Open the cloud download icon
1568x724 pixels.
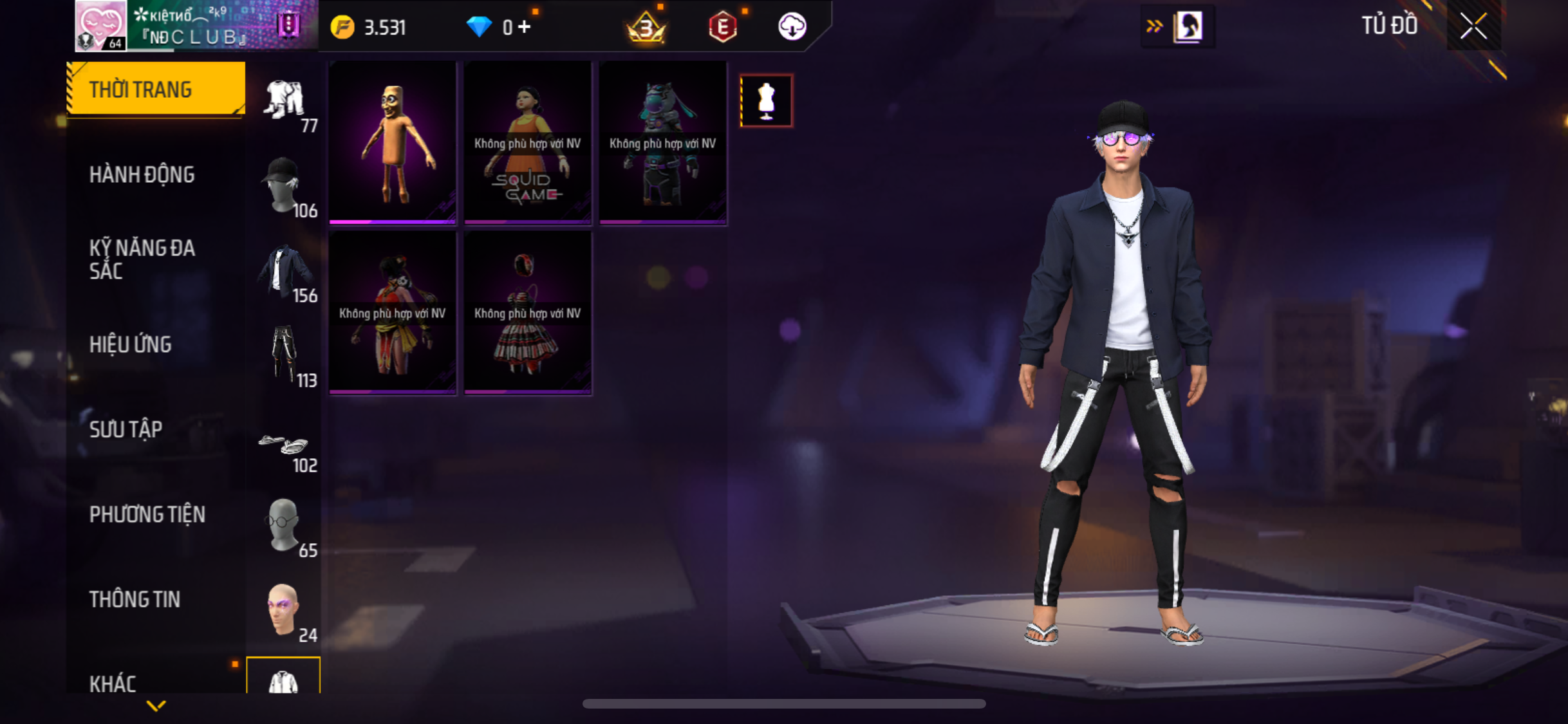[x=792, y=27]
